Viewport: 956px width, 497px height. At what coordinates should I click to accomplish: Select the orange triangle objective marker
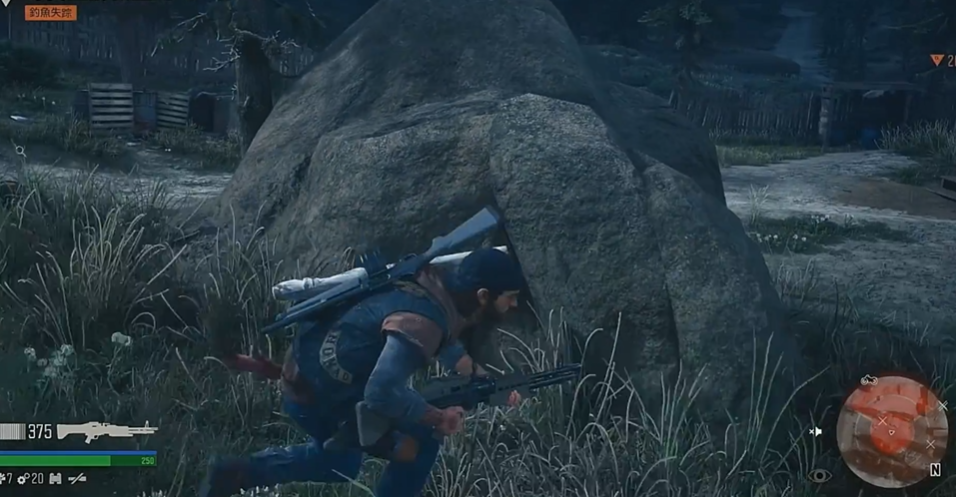tap(937, 61)
